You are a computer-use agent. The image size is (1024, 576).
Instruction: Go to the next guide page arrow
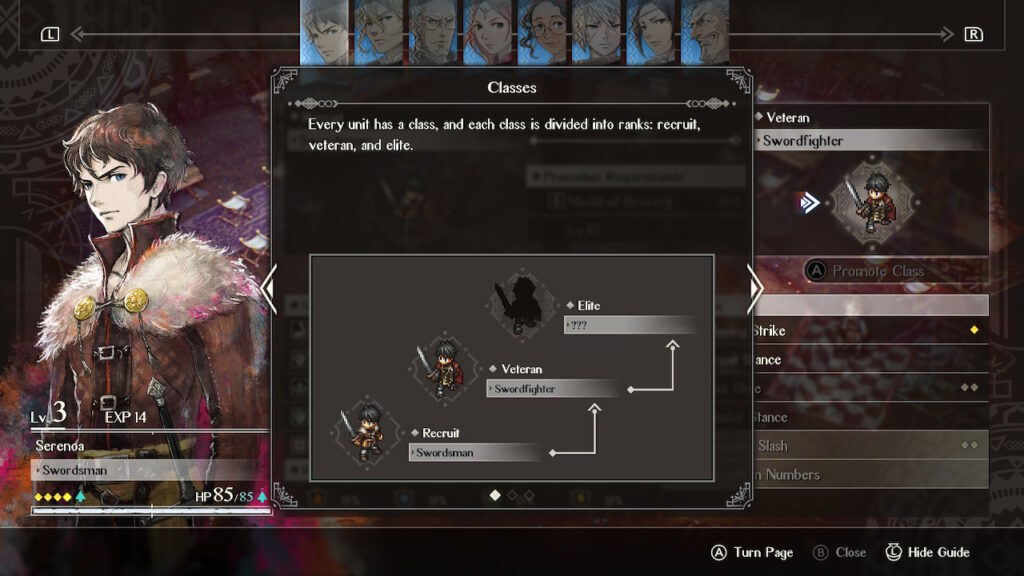(757, 289)
